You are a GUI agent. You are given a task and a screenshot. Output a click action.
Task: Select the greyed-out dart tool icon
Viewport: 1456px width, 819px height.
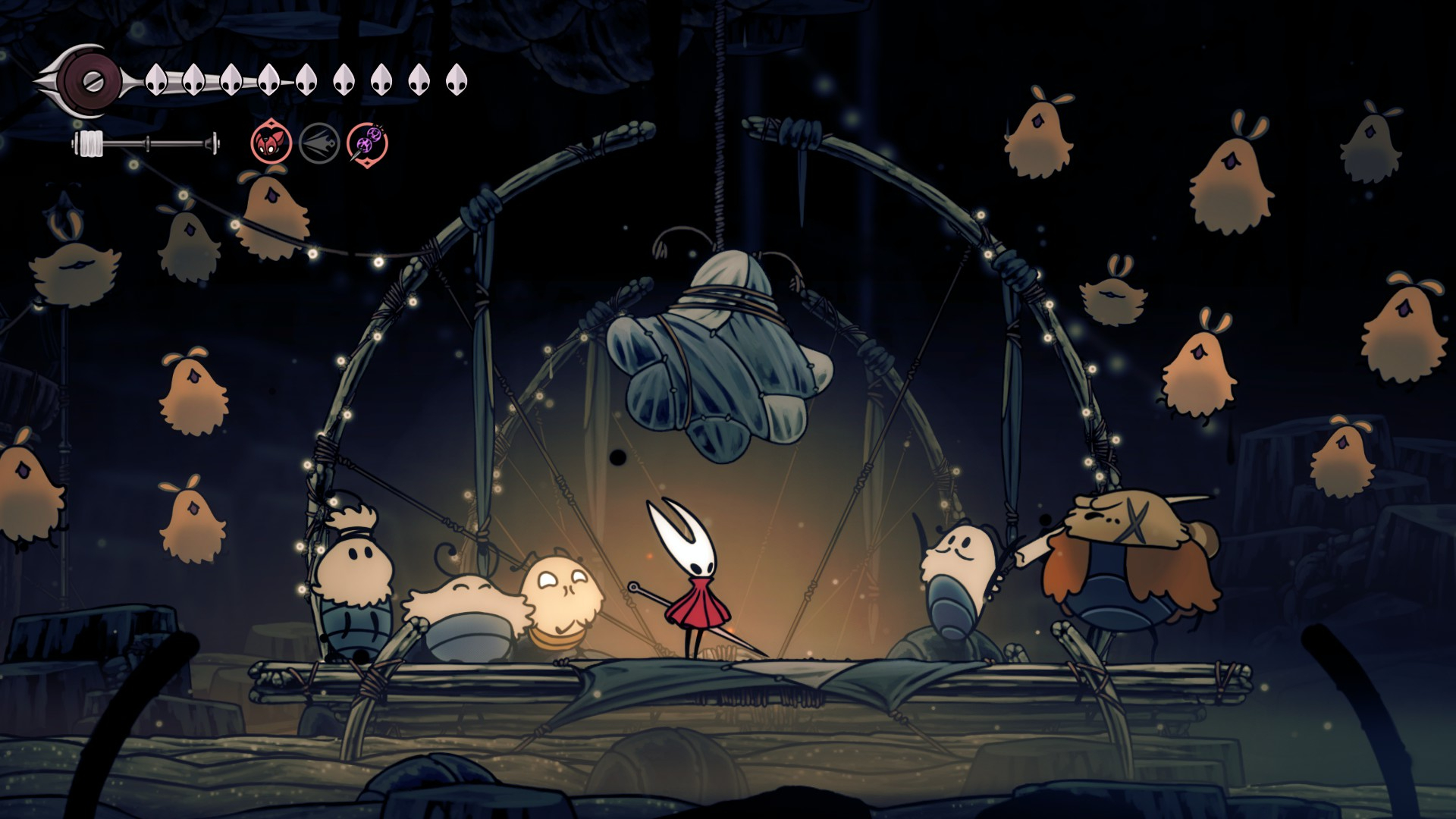(319, 143)
